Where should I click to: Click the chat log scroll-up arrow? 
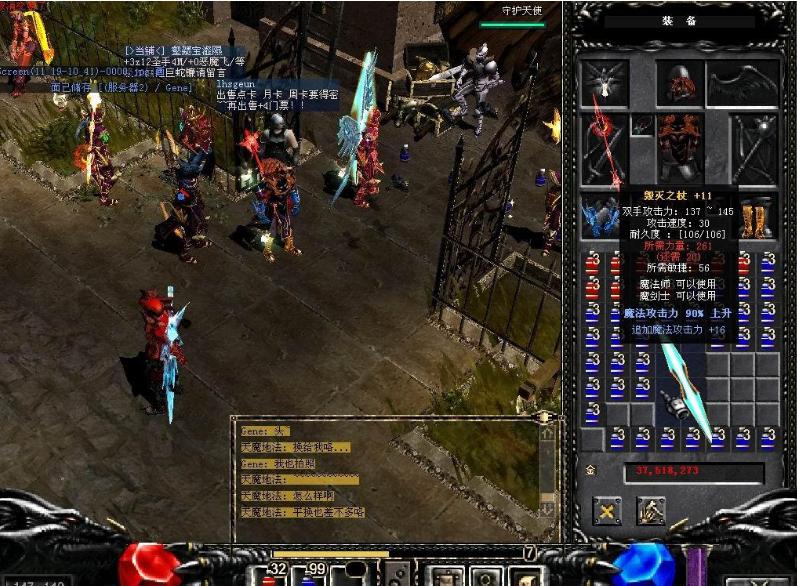pyautogui.click(x=547, y=434)
